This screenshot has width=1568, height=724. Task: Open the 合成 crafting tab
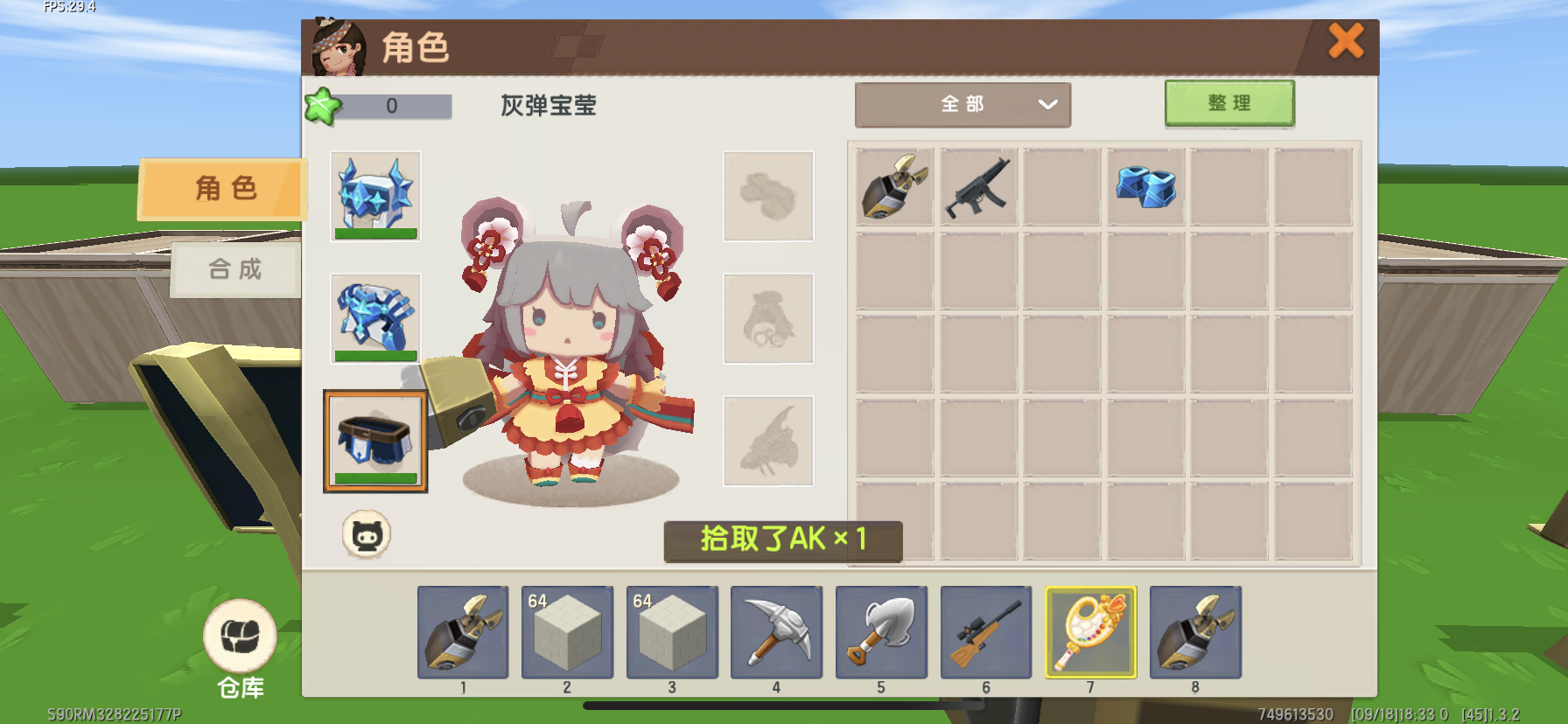click(234, 269)
